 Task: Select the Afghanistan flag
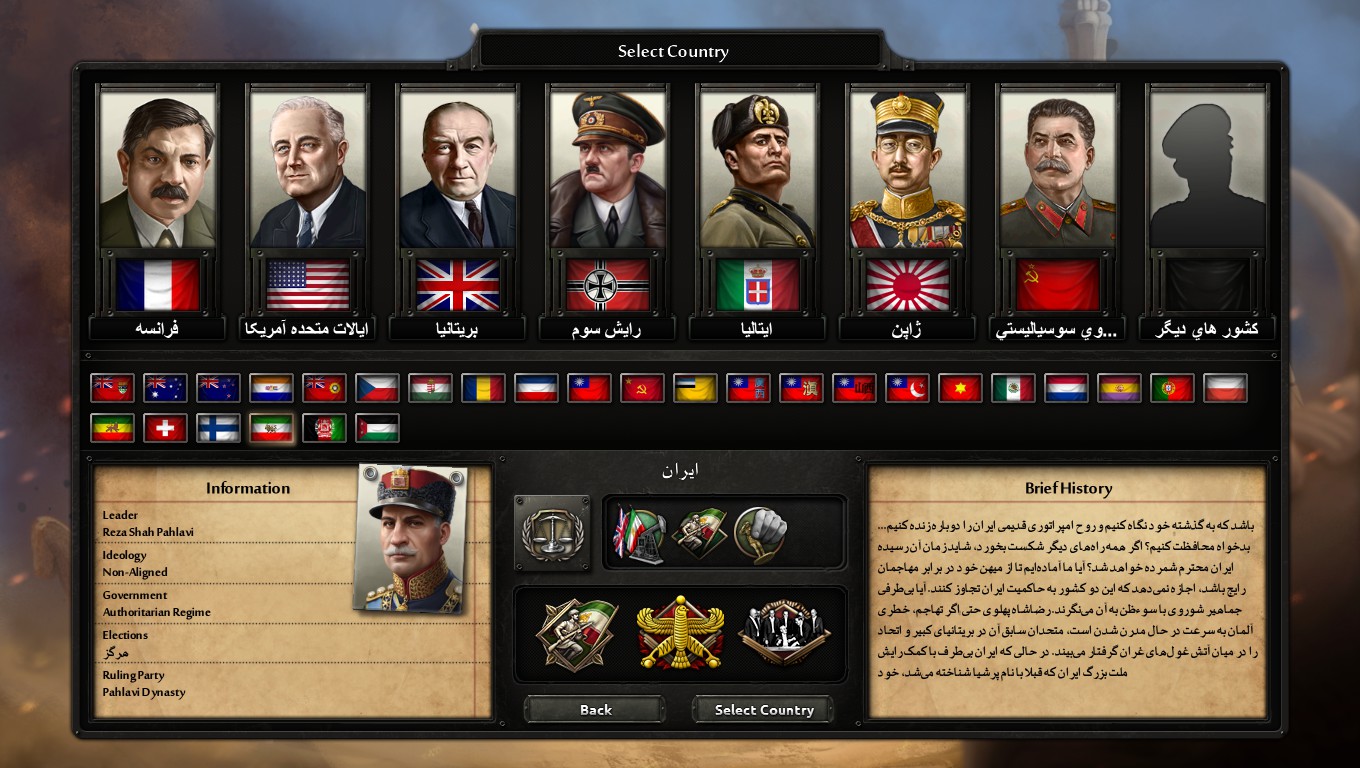click(x=324, y=428)
